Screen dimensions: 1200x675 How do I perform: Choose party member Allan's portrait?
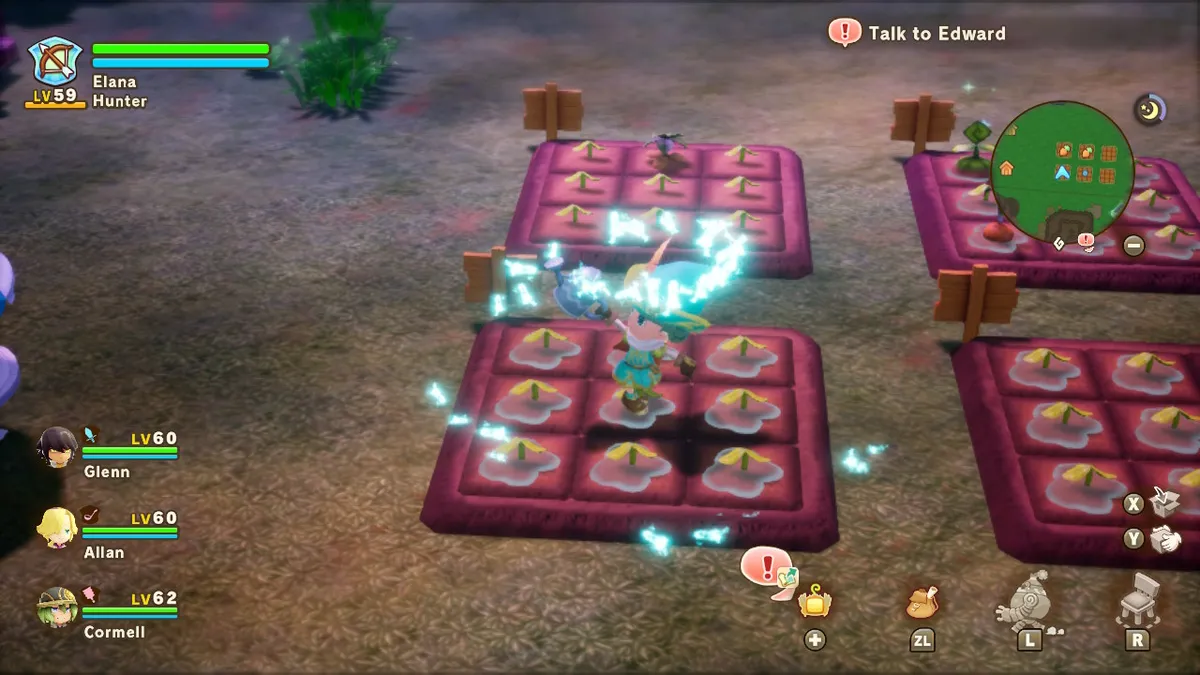[56, 527]
